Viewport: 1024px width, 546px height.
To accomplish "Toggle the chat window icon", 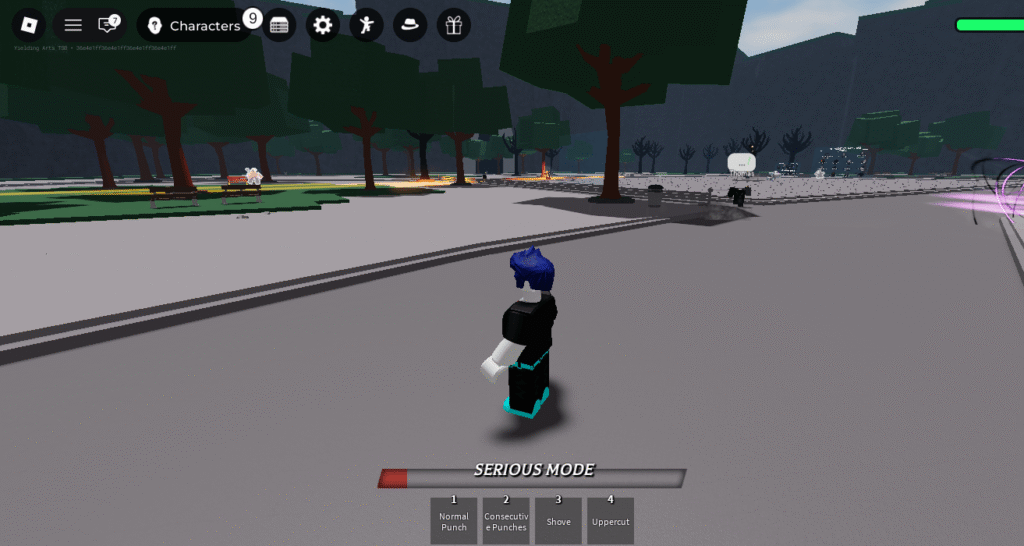I will coord(106,25).
